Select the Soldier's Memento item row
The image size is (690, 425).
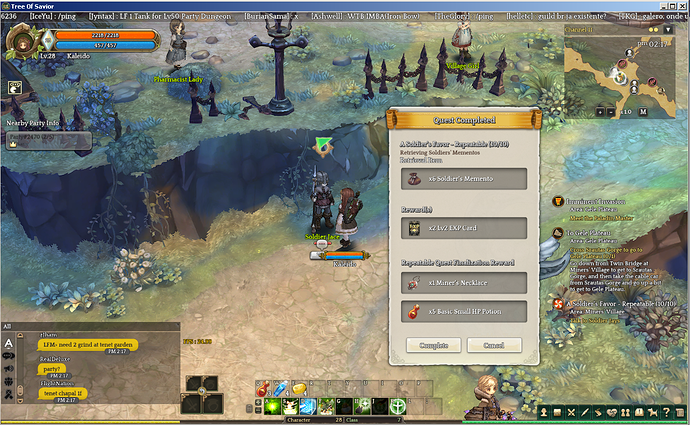pos(464,178)
